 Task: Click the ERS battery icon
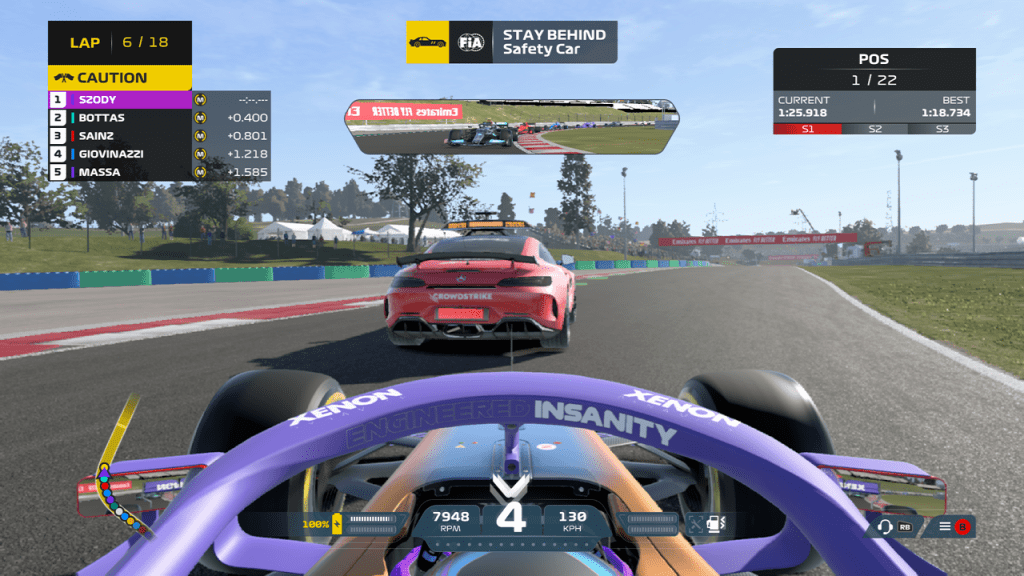click(x=337, y=522)
